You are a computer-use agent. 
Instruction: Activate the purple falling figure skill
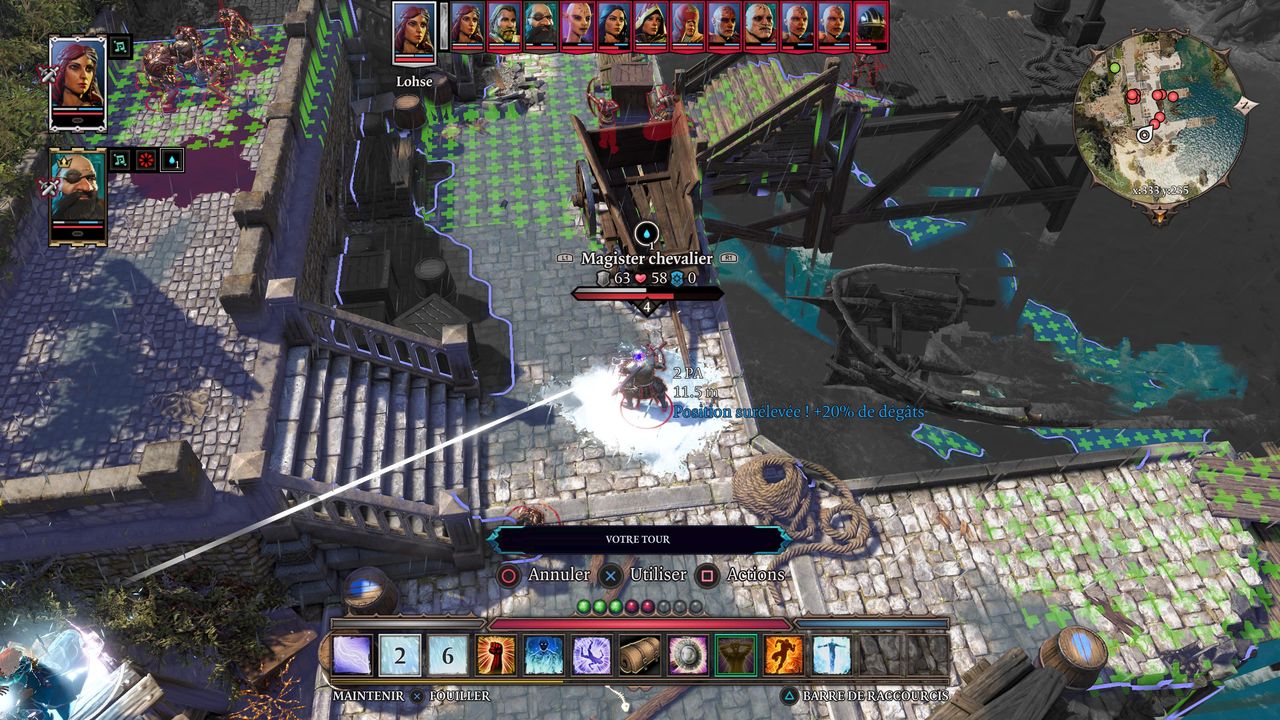[591, 656]
